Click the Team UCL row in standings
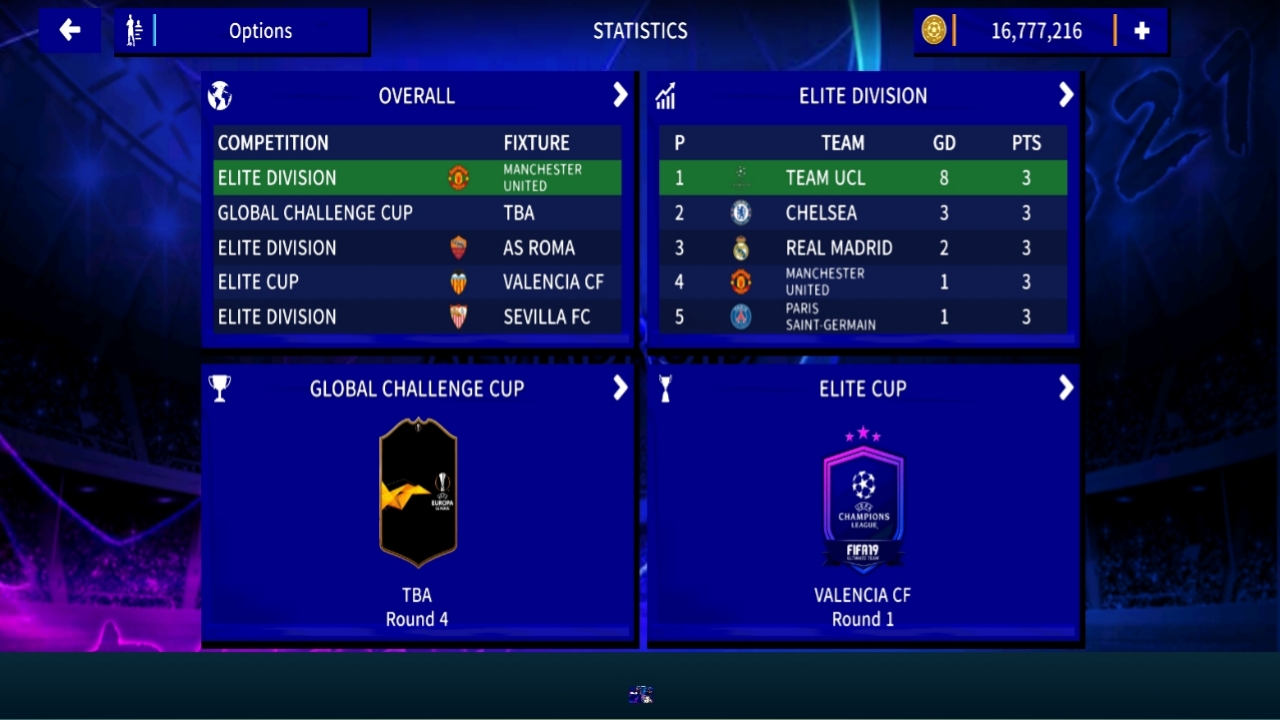 tap(860, 177)
